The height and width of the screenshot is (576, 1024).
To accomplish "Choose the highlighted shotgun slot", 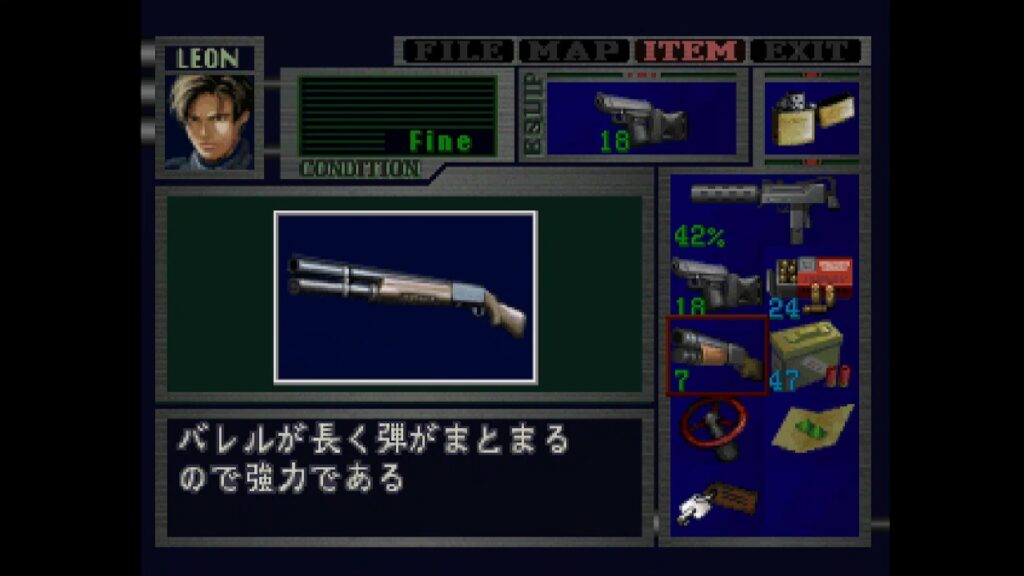I will coord(716,356).
